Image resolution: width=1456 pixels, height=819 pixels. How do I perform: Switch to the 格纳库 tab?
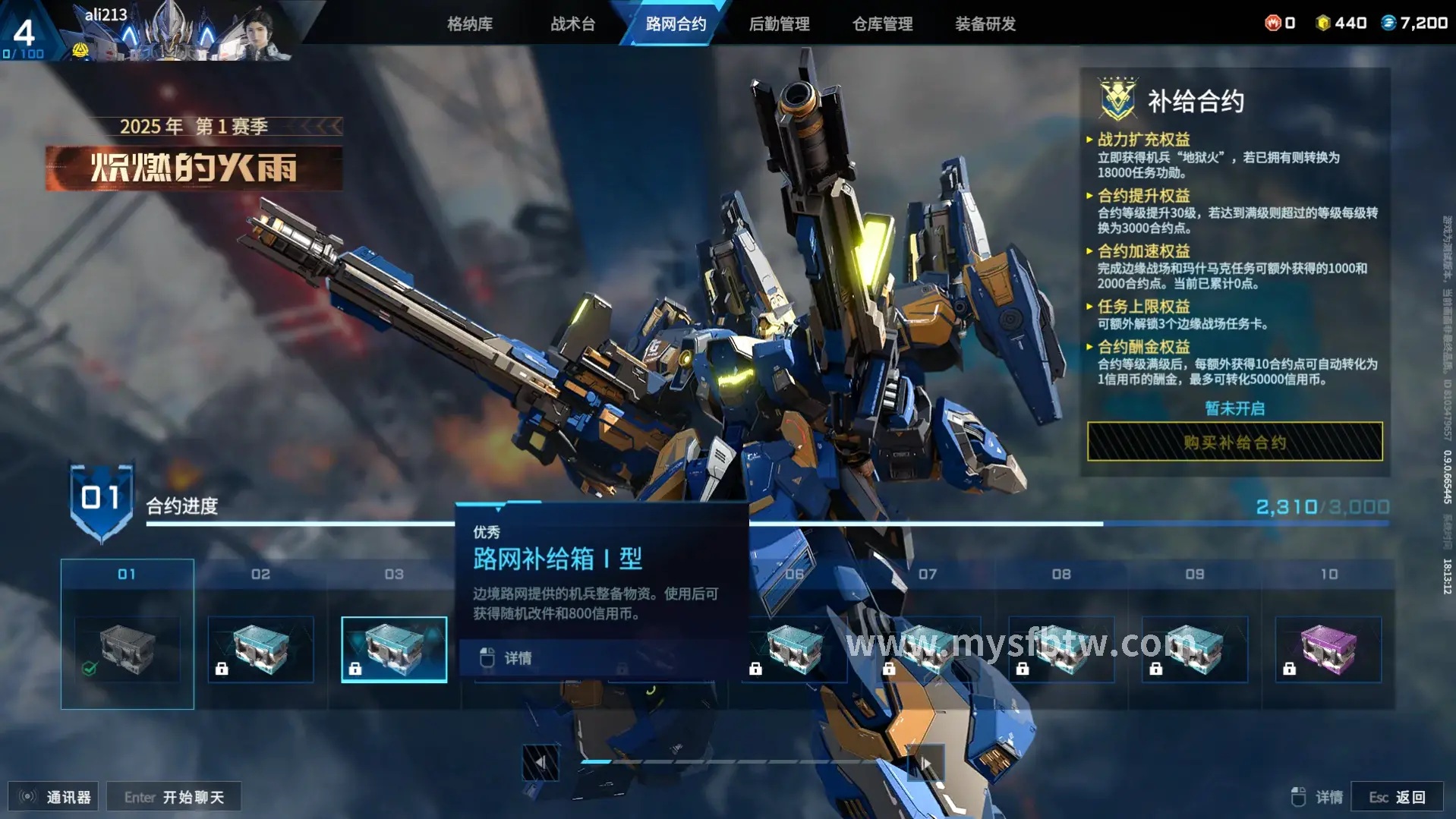click(x=469, y=24)
